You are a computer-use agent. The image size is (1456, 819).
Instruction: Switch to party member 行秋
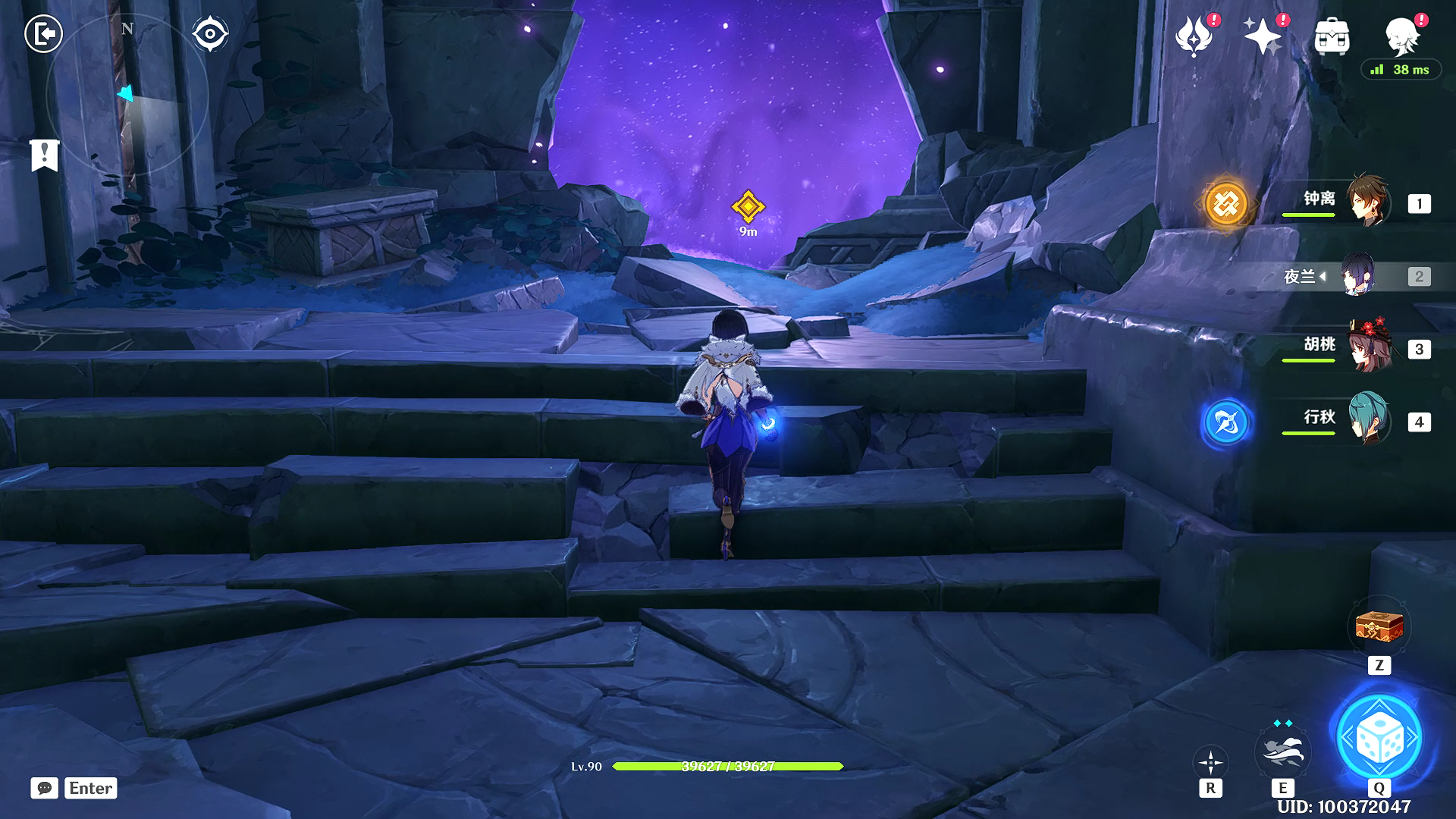[x=1367, y=419]
